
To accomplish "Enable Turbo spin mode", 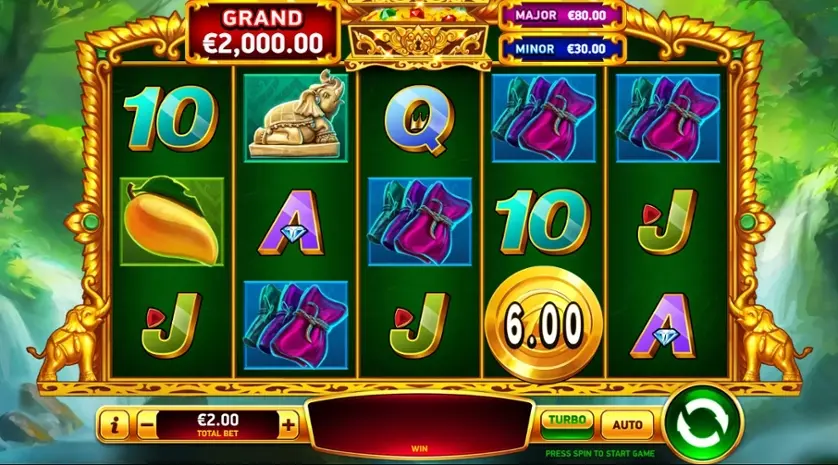I will [x=567, y=422].
